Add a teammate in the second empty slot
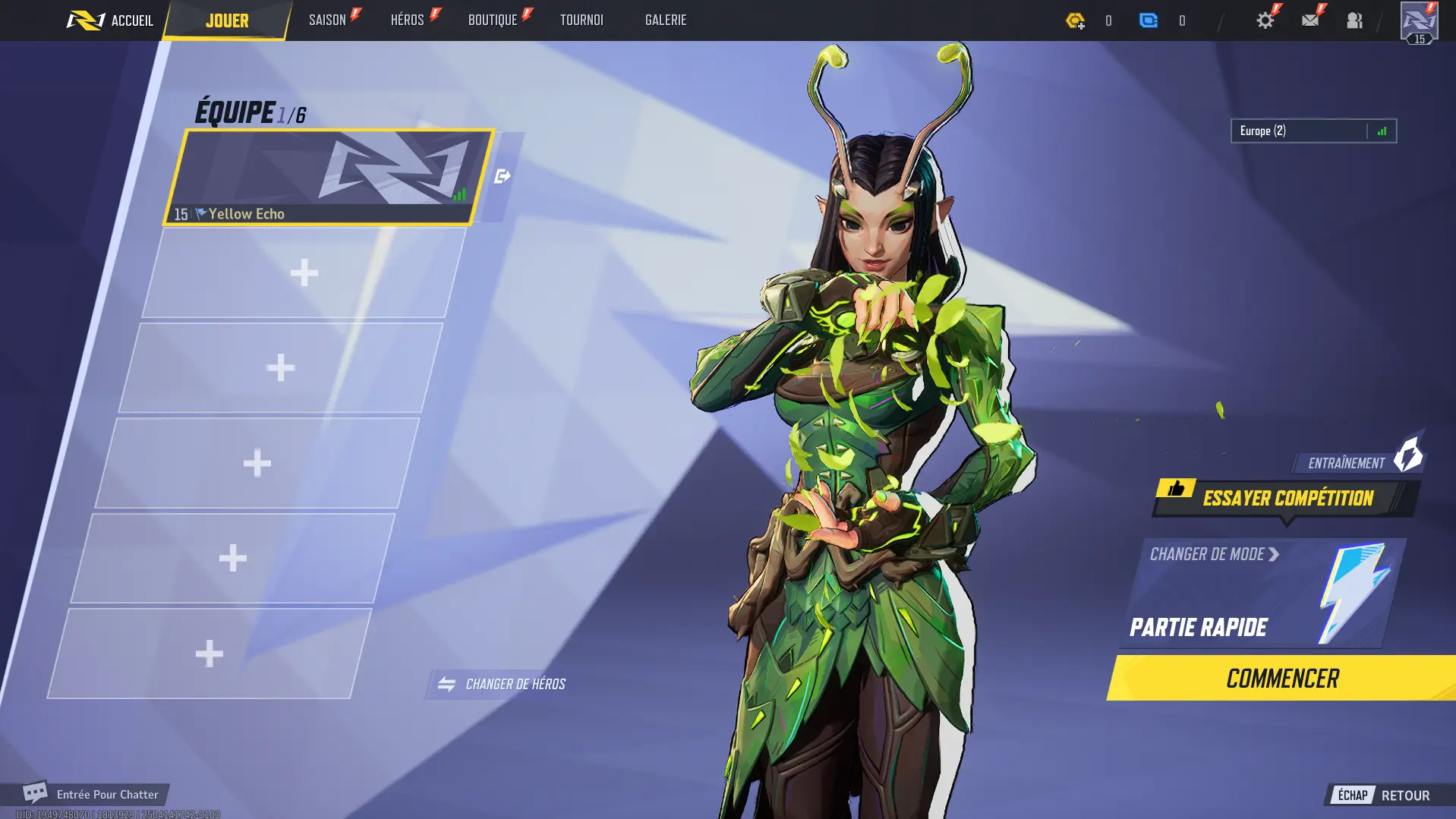1456x819 pixels. click(x=280, y=367)
